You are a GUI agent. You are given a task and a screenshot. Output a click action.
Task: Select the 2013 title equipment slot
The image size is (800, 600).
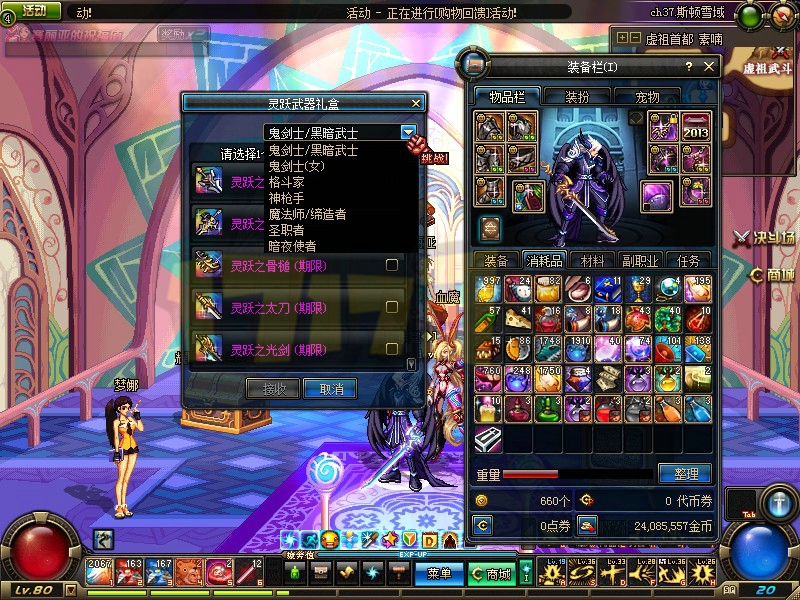695,128
